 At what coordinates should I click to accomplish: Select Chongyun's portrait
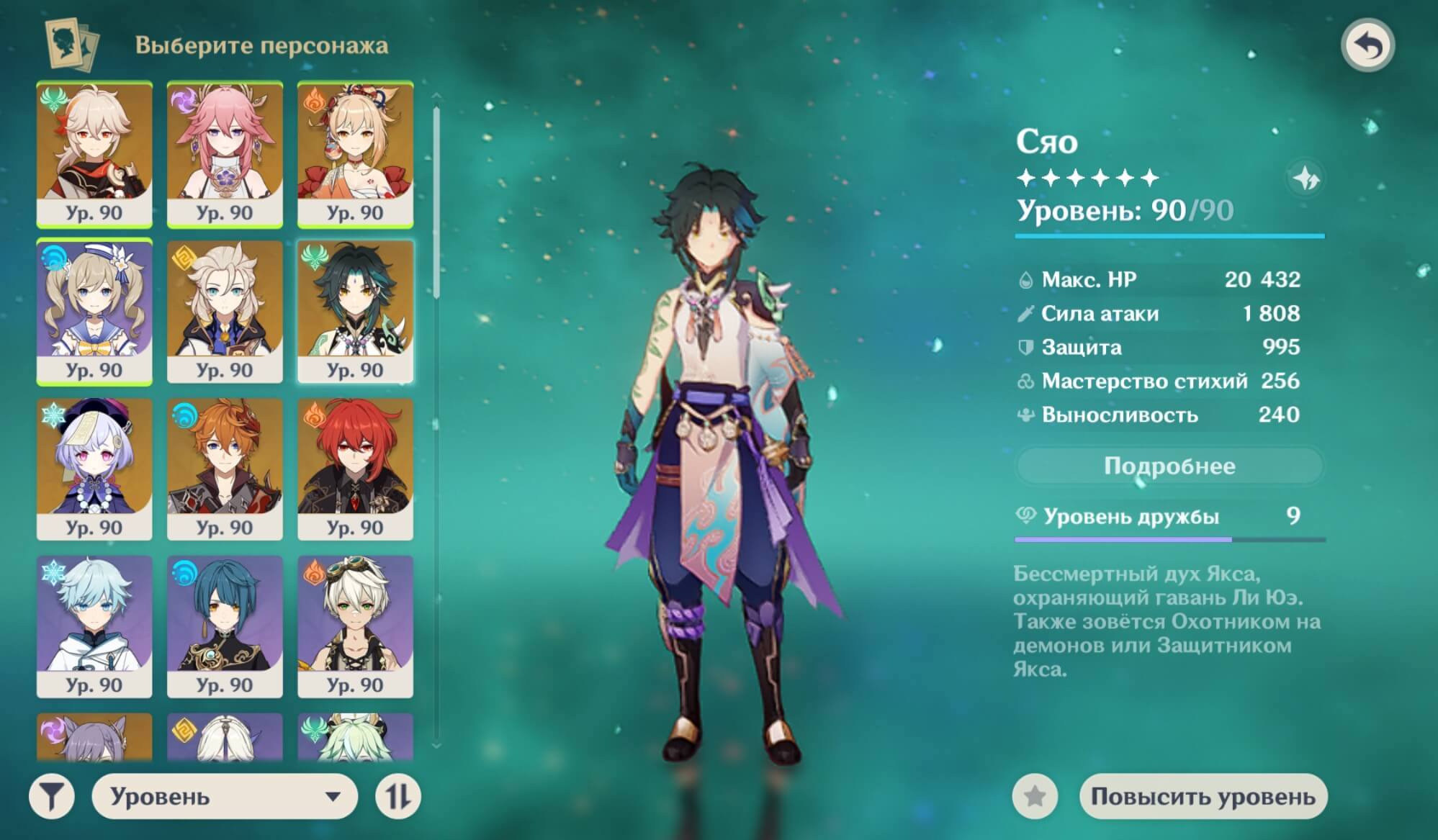pos(94,626)
